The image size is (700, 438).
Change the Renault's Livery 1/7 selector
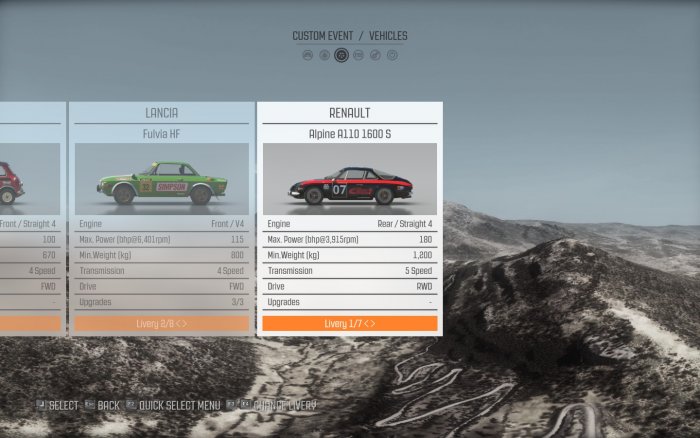click(x=349, y=324)
